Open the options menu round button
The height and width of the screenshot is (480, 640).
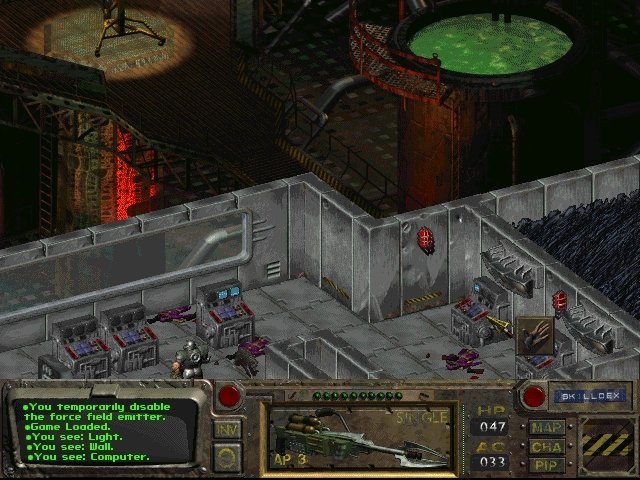(x=227, y=455)
